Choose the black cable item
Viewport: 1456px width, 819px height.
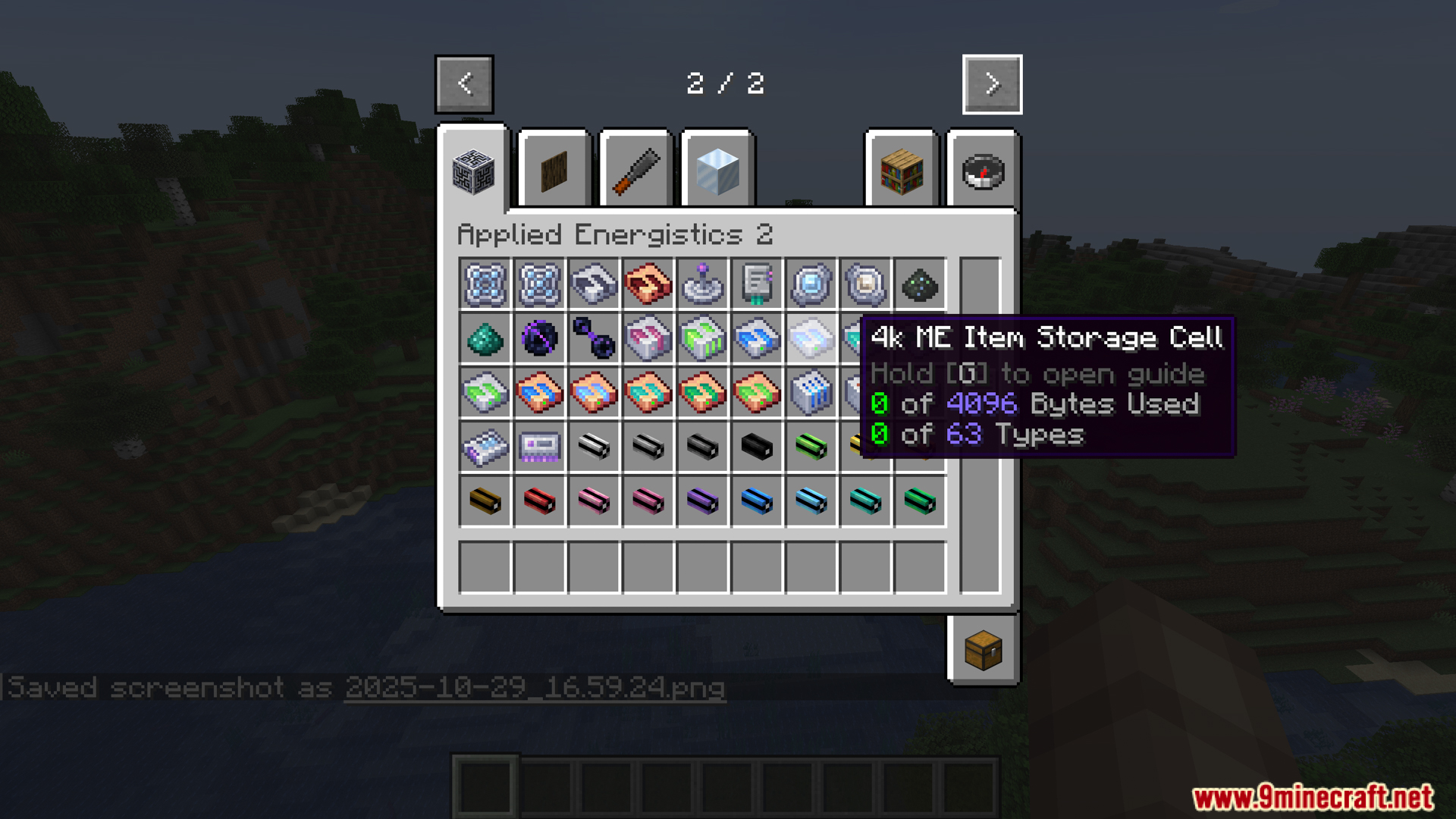tap(757, 447)
